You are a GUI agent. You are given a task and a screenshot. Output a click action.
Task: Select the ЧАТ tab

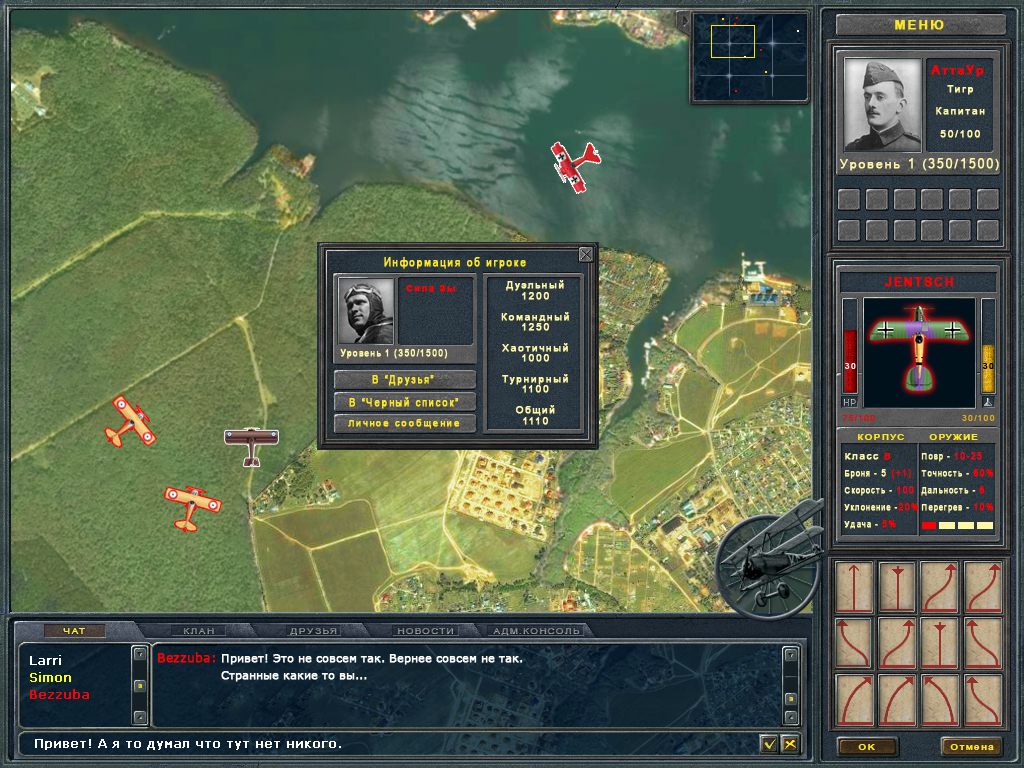75,631
